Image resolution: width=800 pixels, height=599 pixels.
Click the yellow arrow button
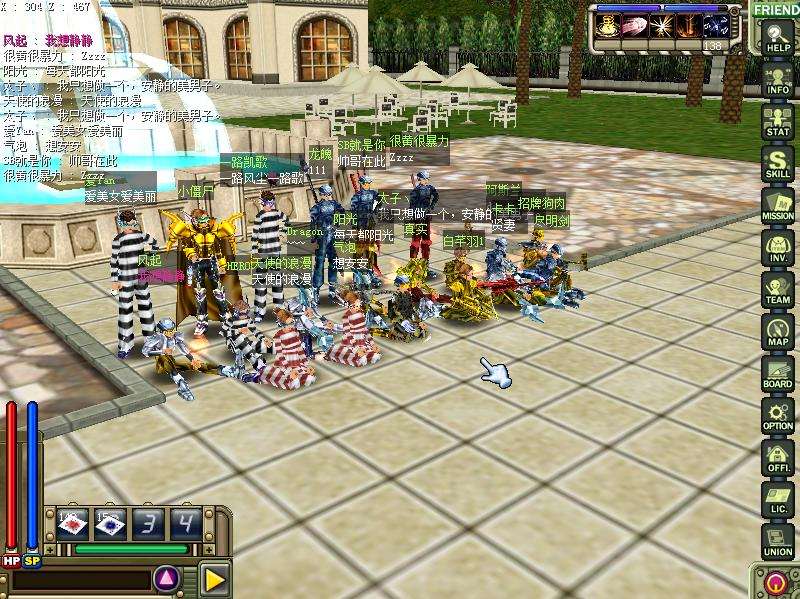pos(213,578)
